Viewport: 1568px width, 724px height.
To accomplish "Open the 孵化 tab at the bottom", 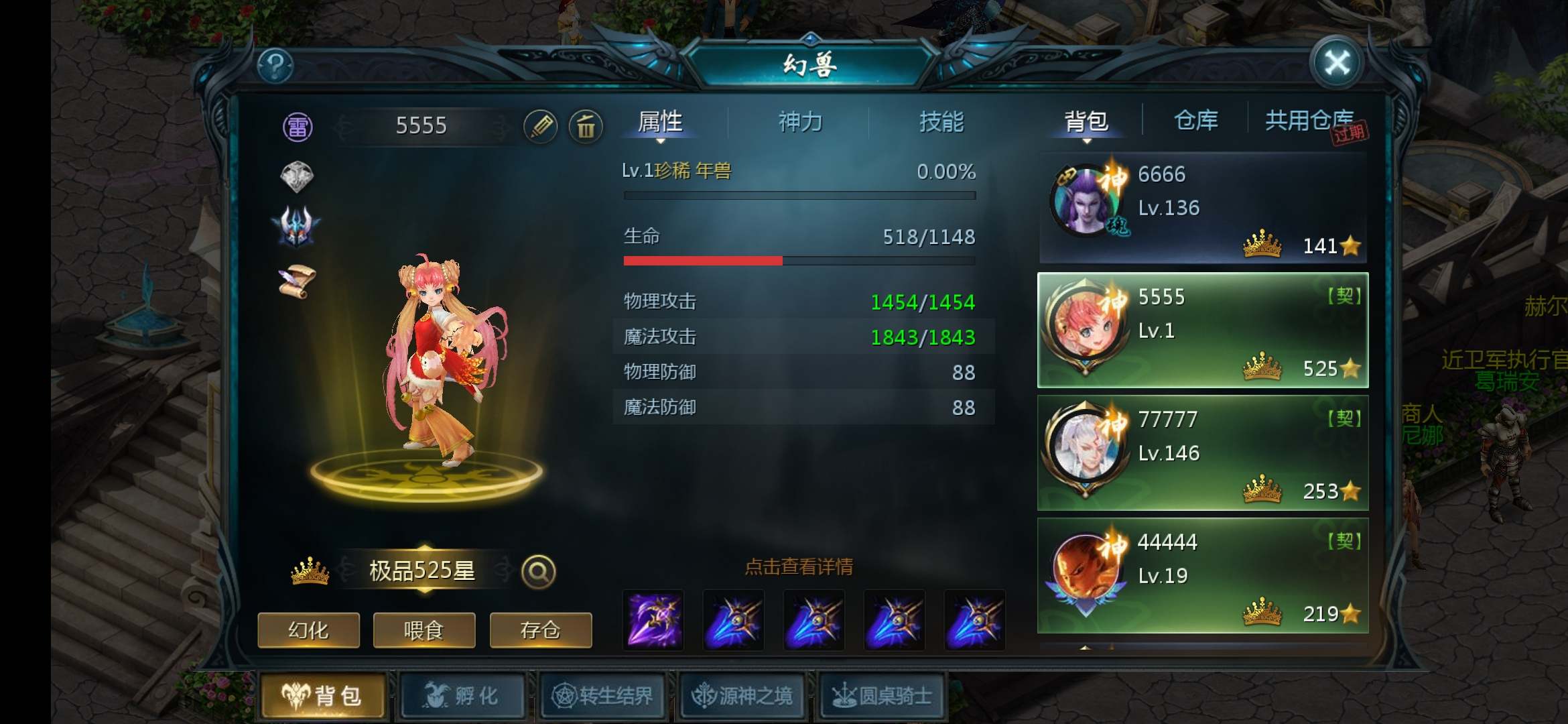I will pyautogui.click(x=462, y=696).
